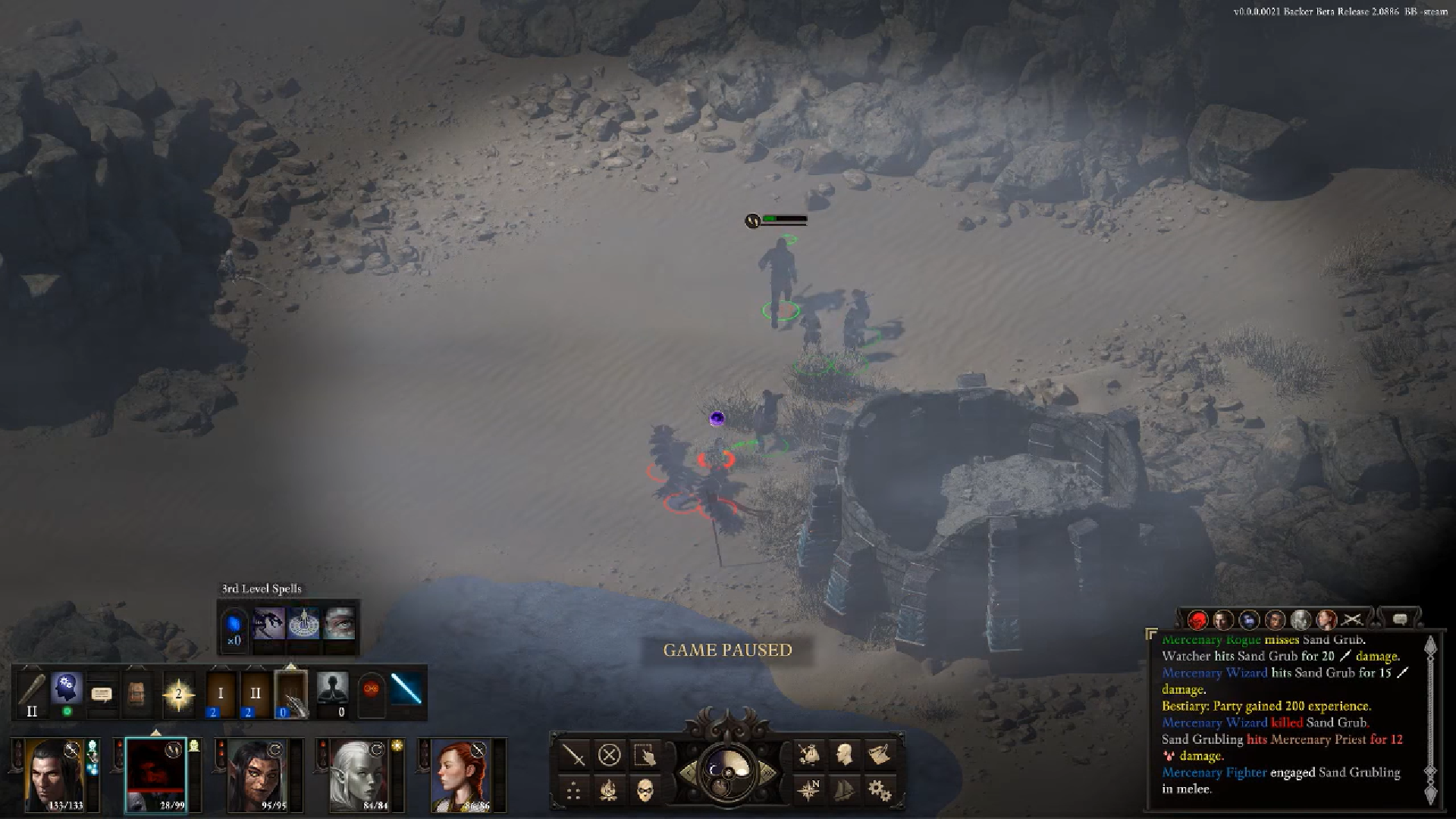The height and width of the screenshot is (819, 1456).
Task: Switch combat log to the speech bubble tab
Action: 1400,620
